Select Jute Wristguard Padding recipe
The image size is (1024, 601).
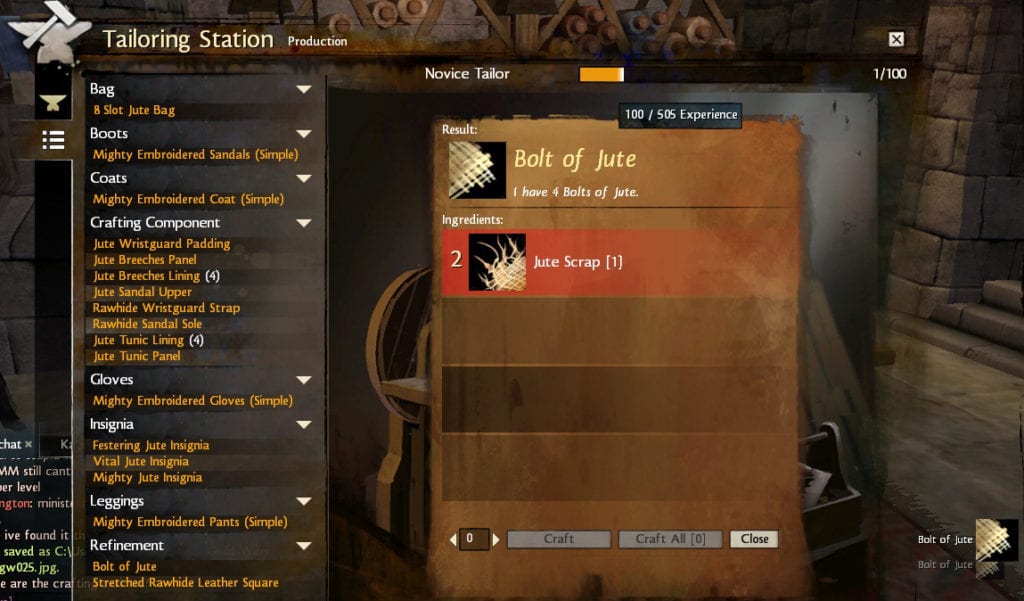point(161,244)
